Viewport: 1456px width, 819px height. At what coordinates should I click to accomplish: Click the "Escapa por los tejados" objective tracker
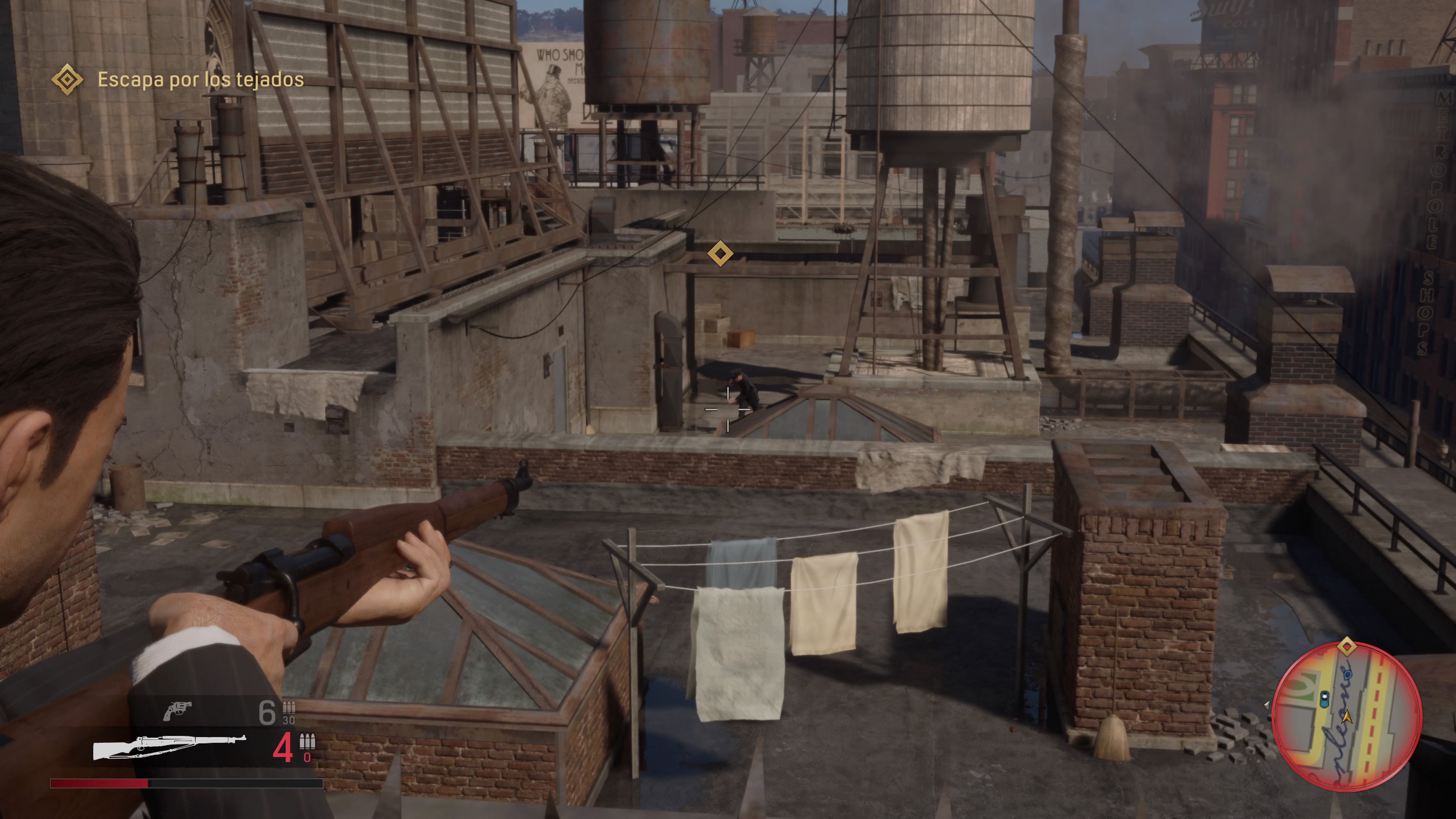[200, 80]
